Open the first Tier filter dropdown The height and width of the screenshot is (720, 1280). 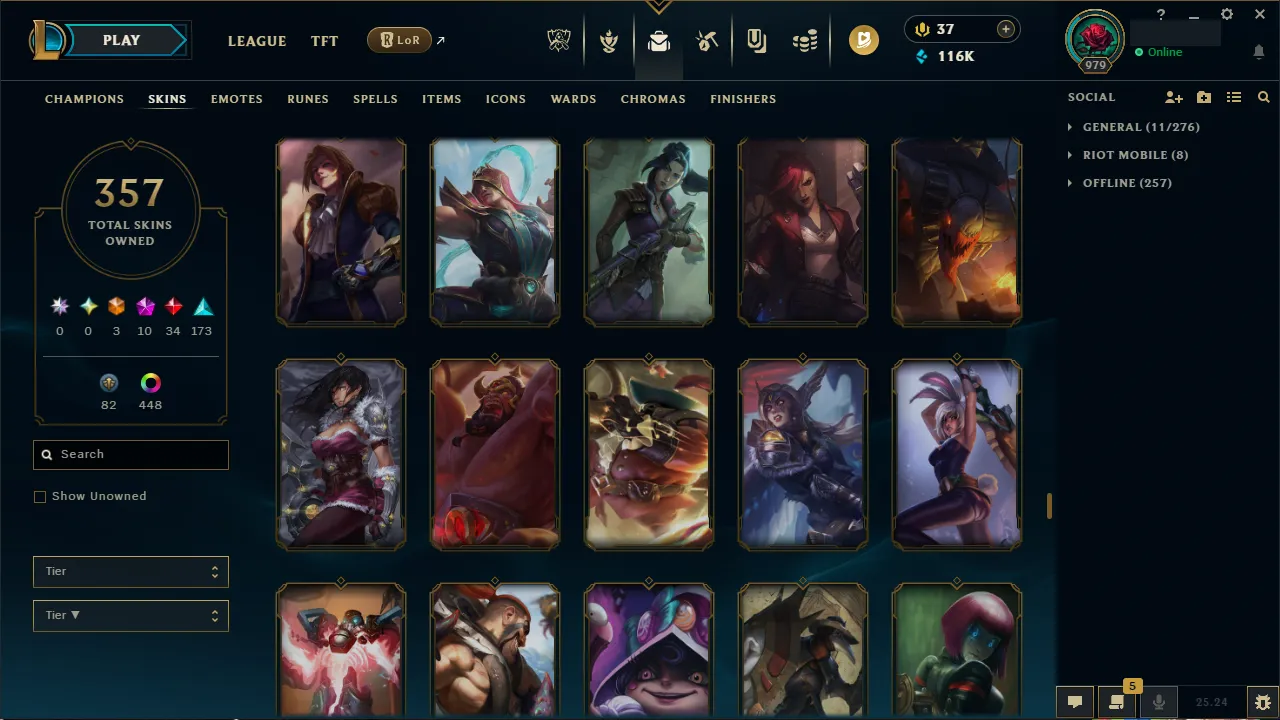[130, 571]
